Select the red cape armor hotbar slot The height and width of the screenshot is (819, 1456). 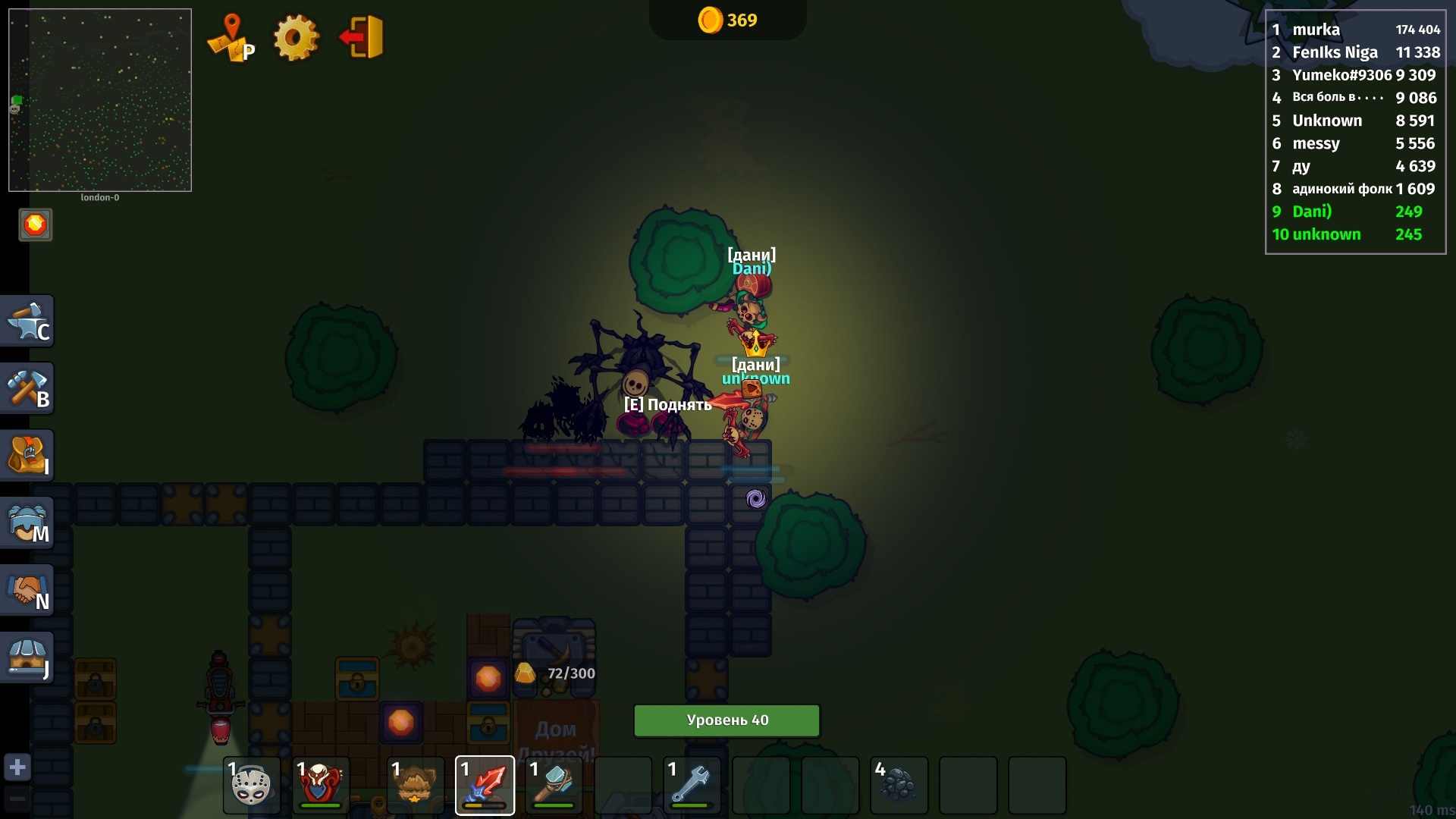pyautogui.click(x=319, y=785)
